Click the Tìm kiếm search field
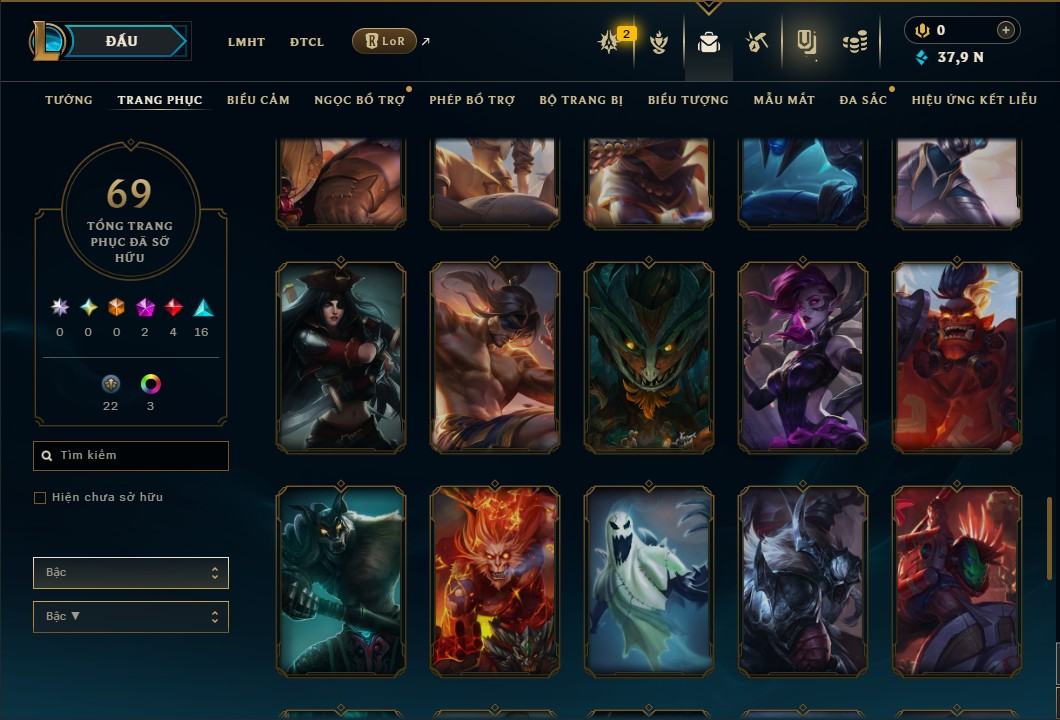 pos(131,456)
